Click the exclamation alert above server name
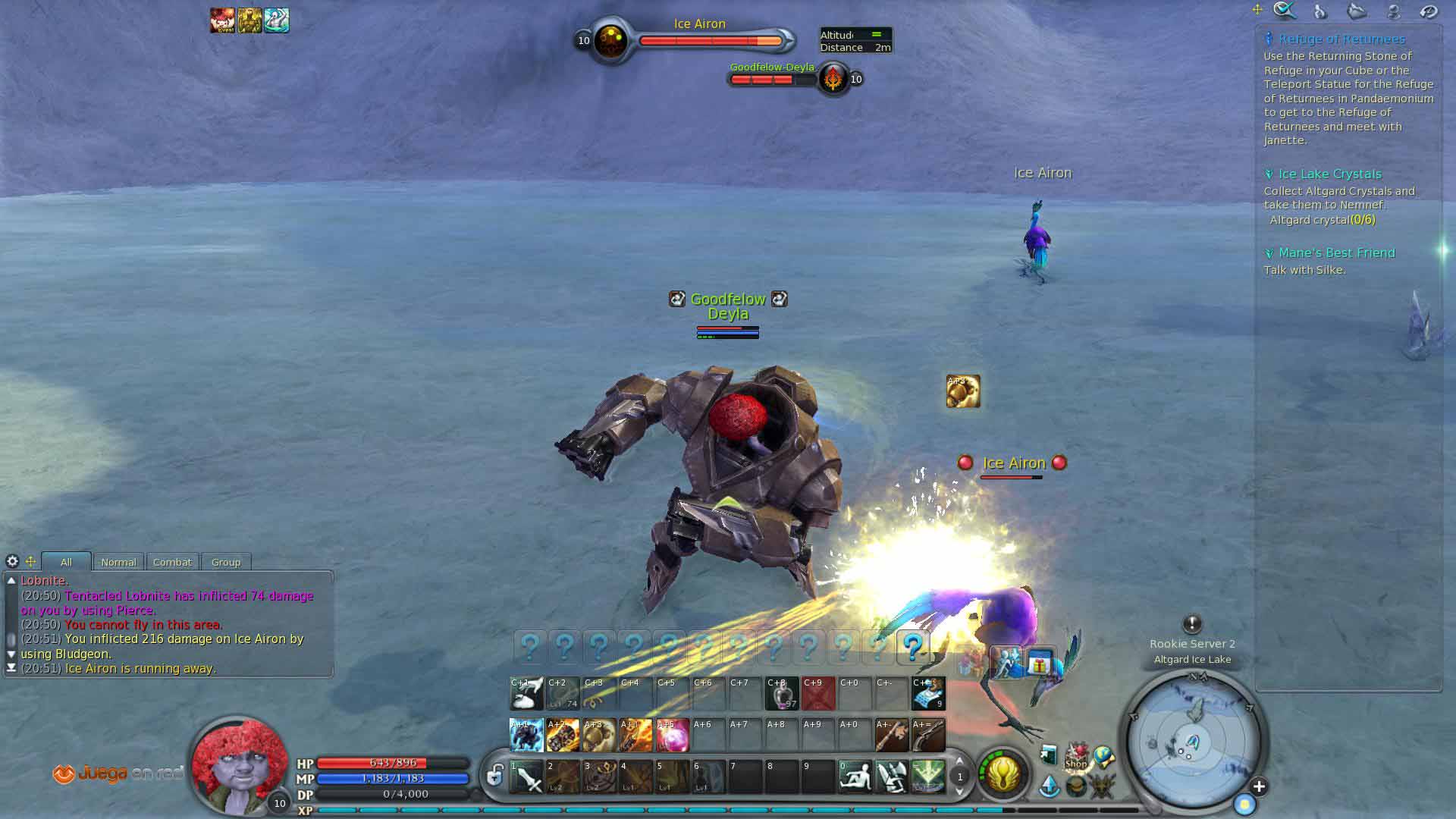Image resolution: width=1456 pixels, height=819 pixels. (1192, 624)
